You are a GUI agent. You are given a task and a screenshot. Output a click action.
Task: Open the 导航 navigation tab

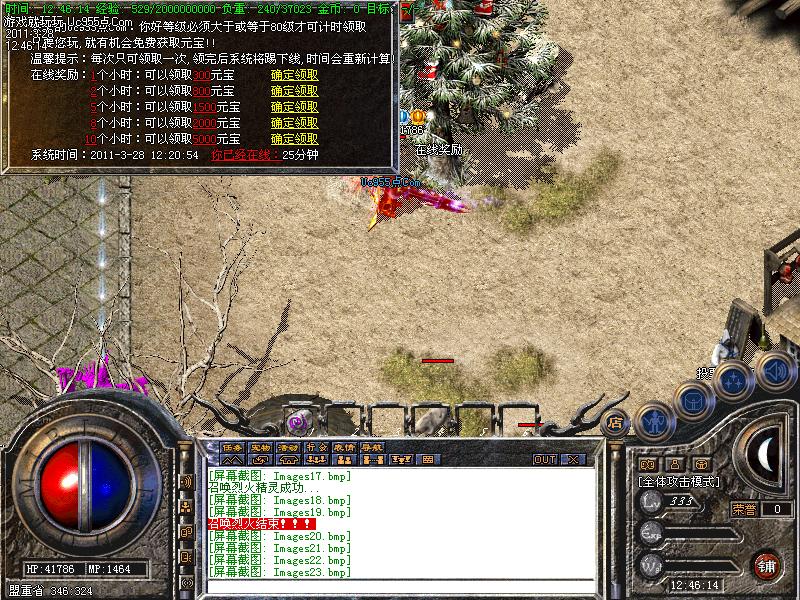(373, 447)
